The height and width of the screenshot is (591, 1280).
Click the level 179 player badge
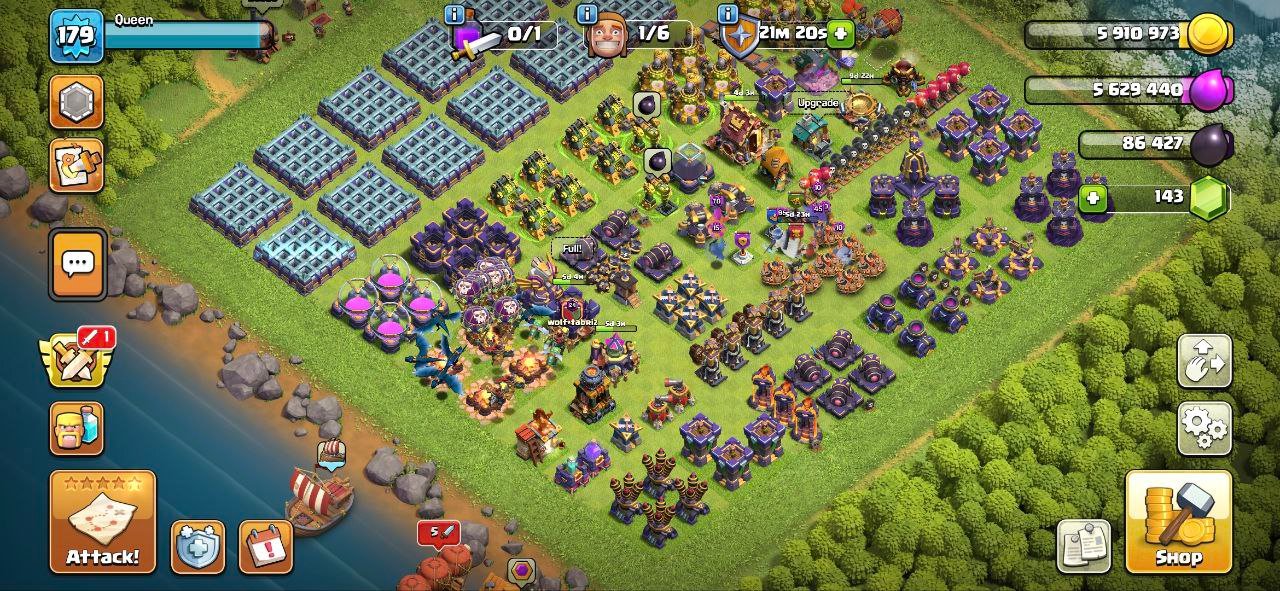(x=76, y=36)
